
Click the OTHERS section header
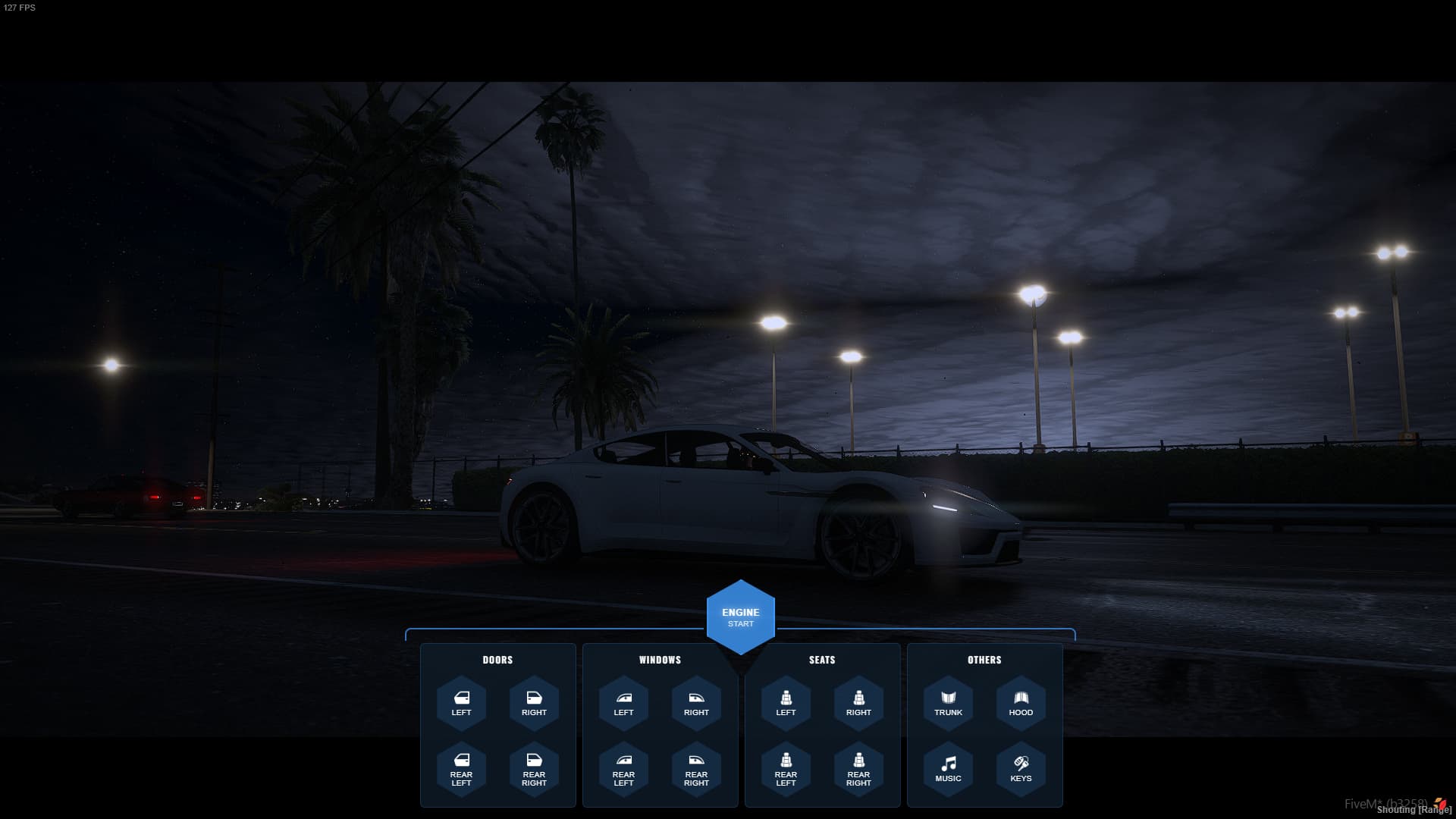pyautogui.click(x=984, y=660)
